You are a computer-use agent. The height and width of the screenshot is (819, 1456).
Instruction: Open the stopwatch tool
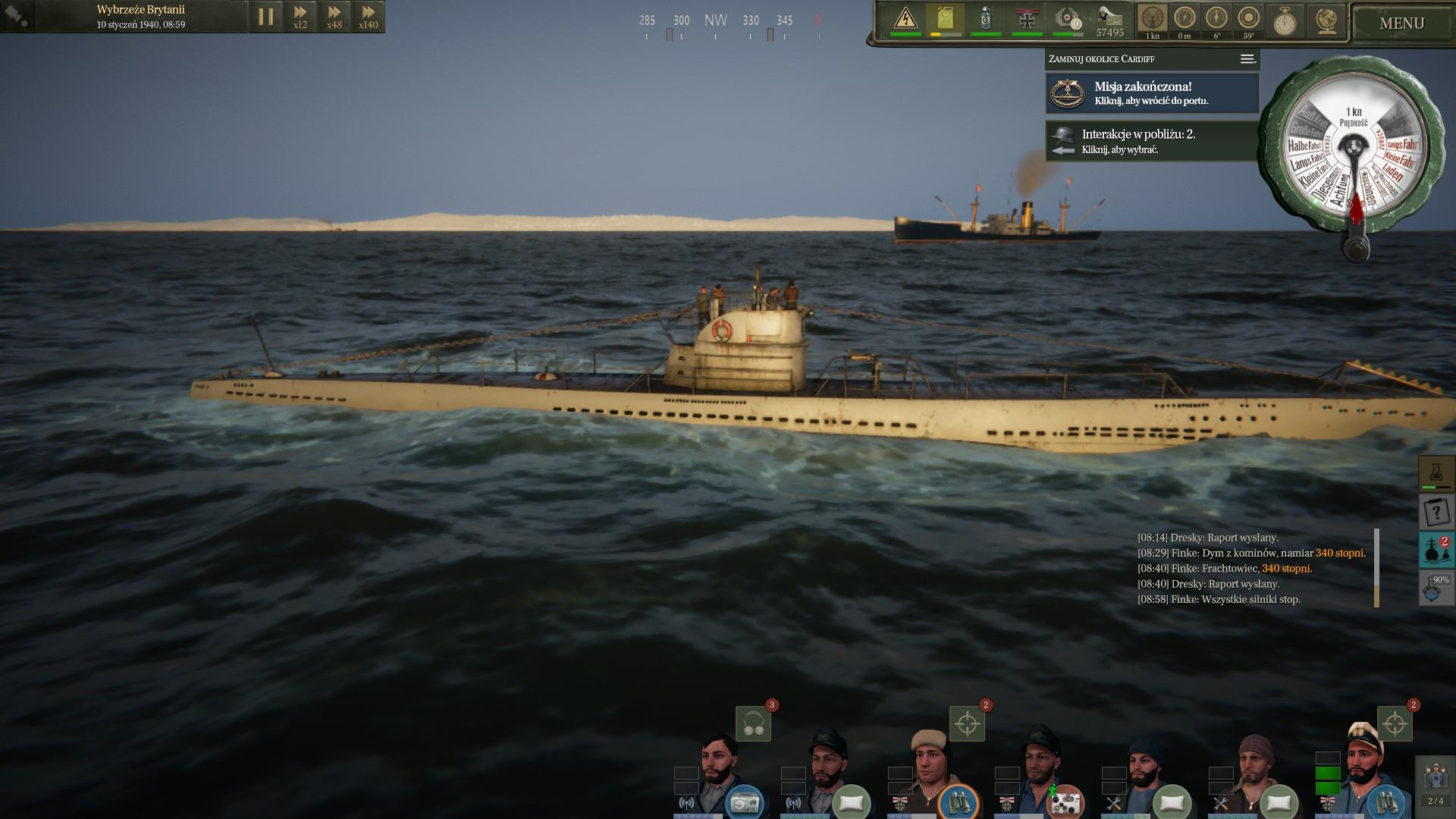1285,21
